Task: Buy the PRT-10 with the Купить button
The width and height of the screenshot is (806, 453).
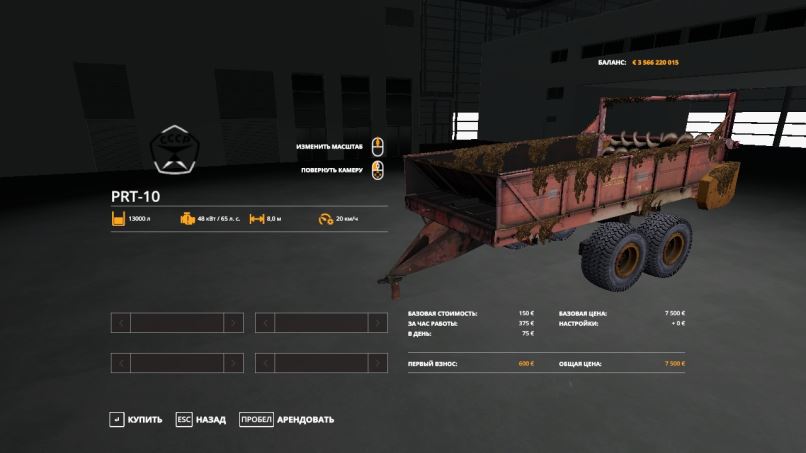Action: click(x=136, y=419)
